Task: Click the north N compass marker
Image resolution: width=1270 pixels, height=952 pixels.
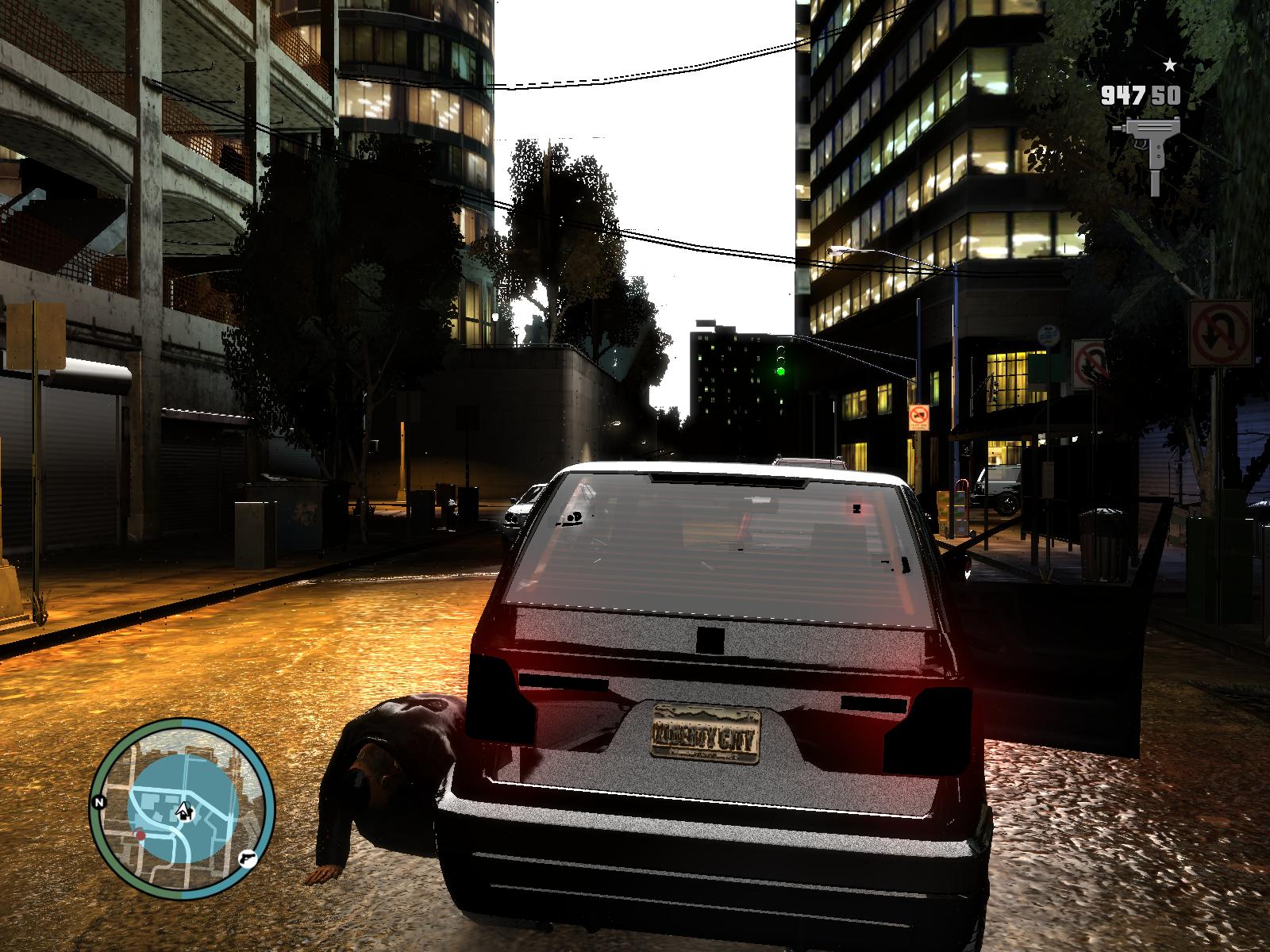Action: pyautogui.click(x=99, y=802)
